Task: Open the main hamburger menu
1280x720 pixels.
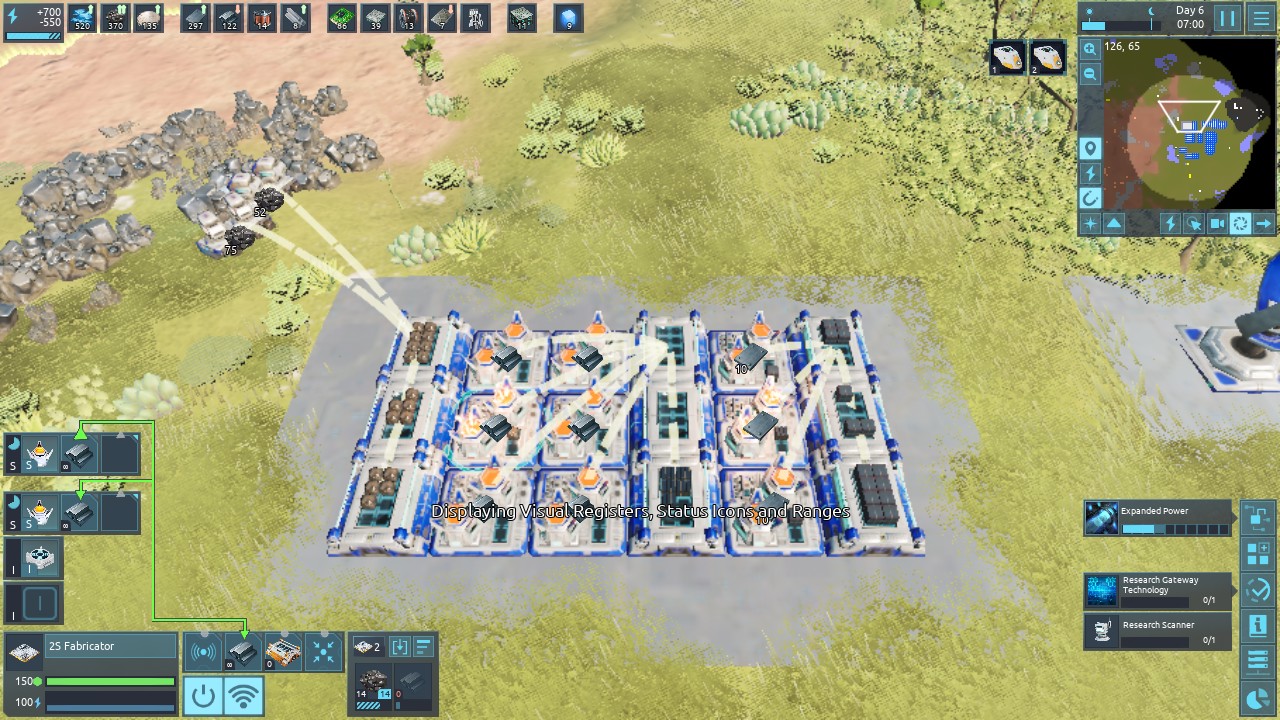Action: tap(1261, 18)
